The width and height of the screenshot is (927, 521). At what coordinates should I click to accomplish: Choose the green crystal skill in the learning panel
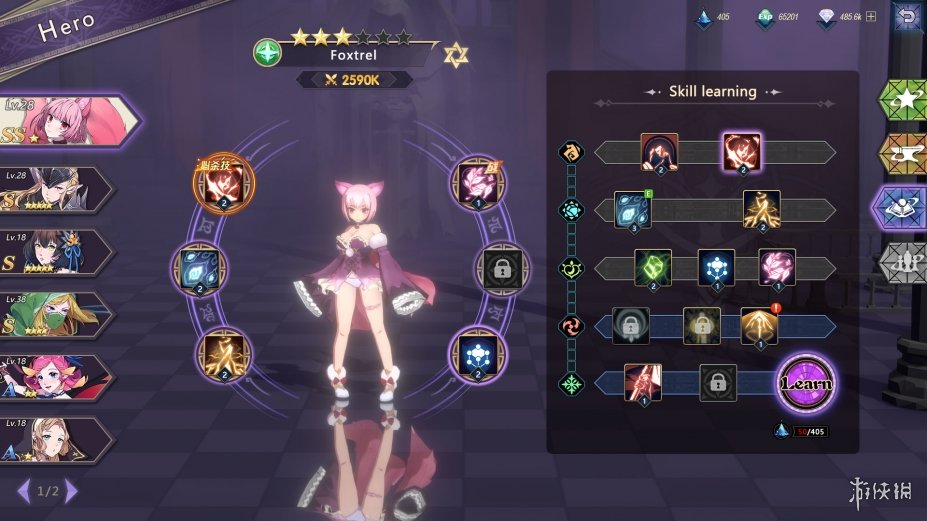653,267
